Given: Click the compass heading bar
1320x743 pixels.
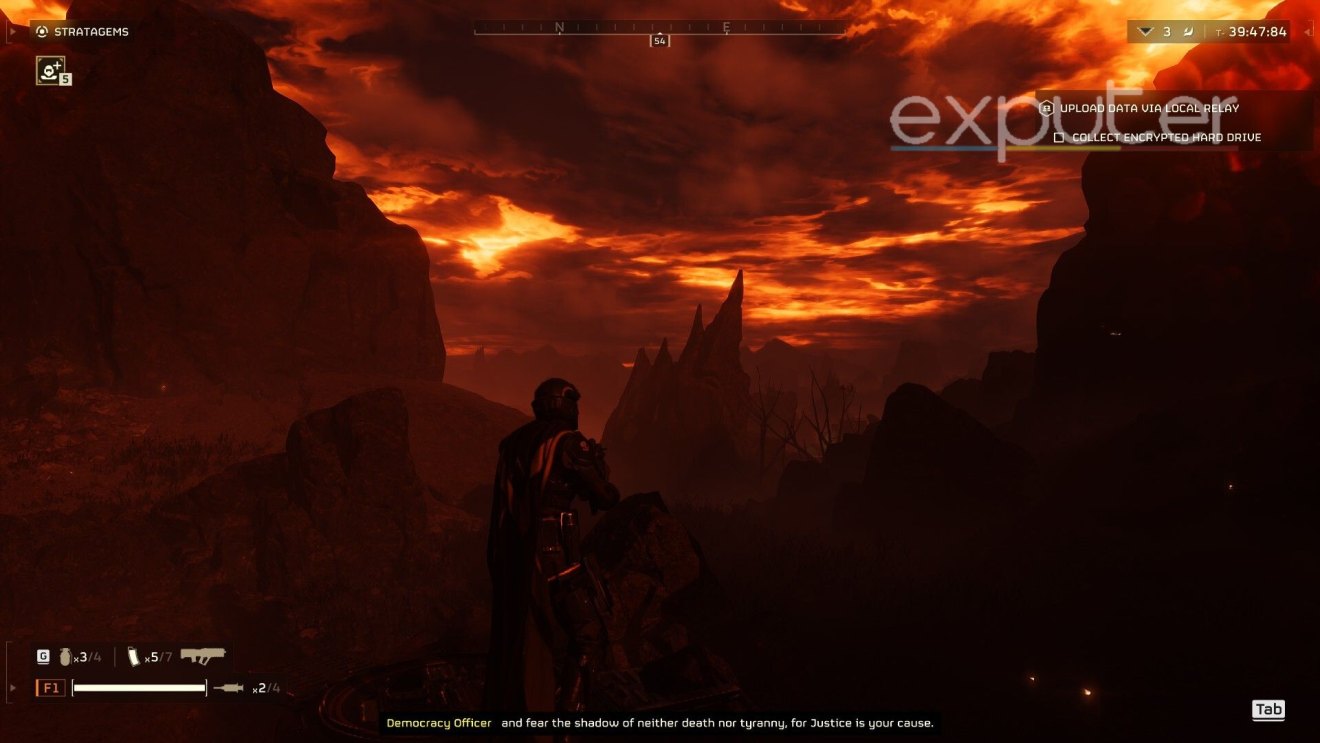Looking at the screenshot, I should pyautogui.click(x=659, y=32).
